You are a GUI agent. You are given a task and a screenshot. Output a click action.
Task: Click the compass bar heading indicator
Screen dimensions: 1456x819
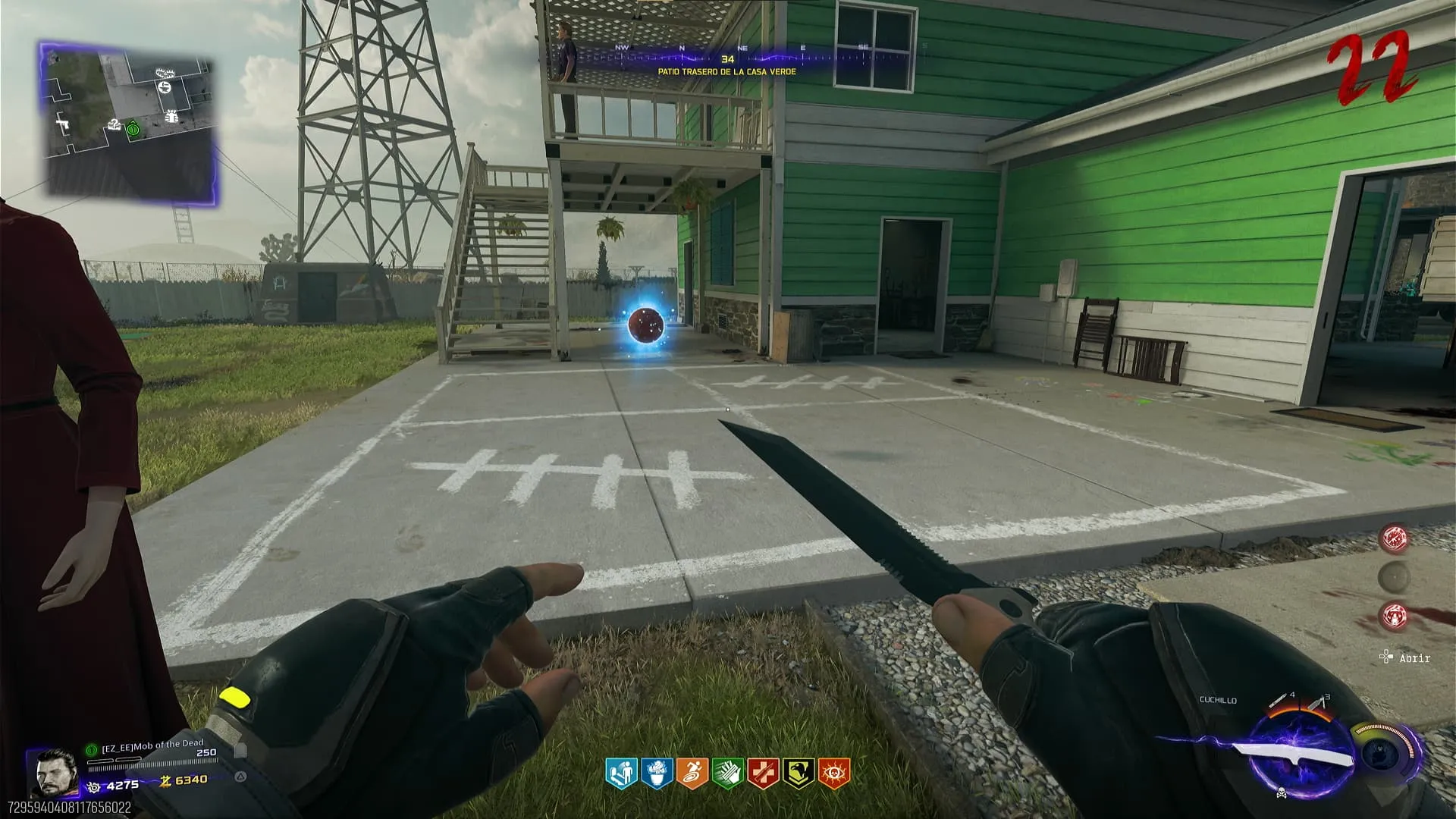coord(727,58)
